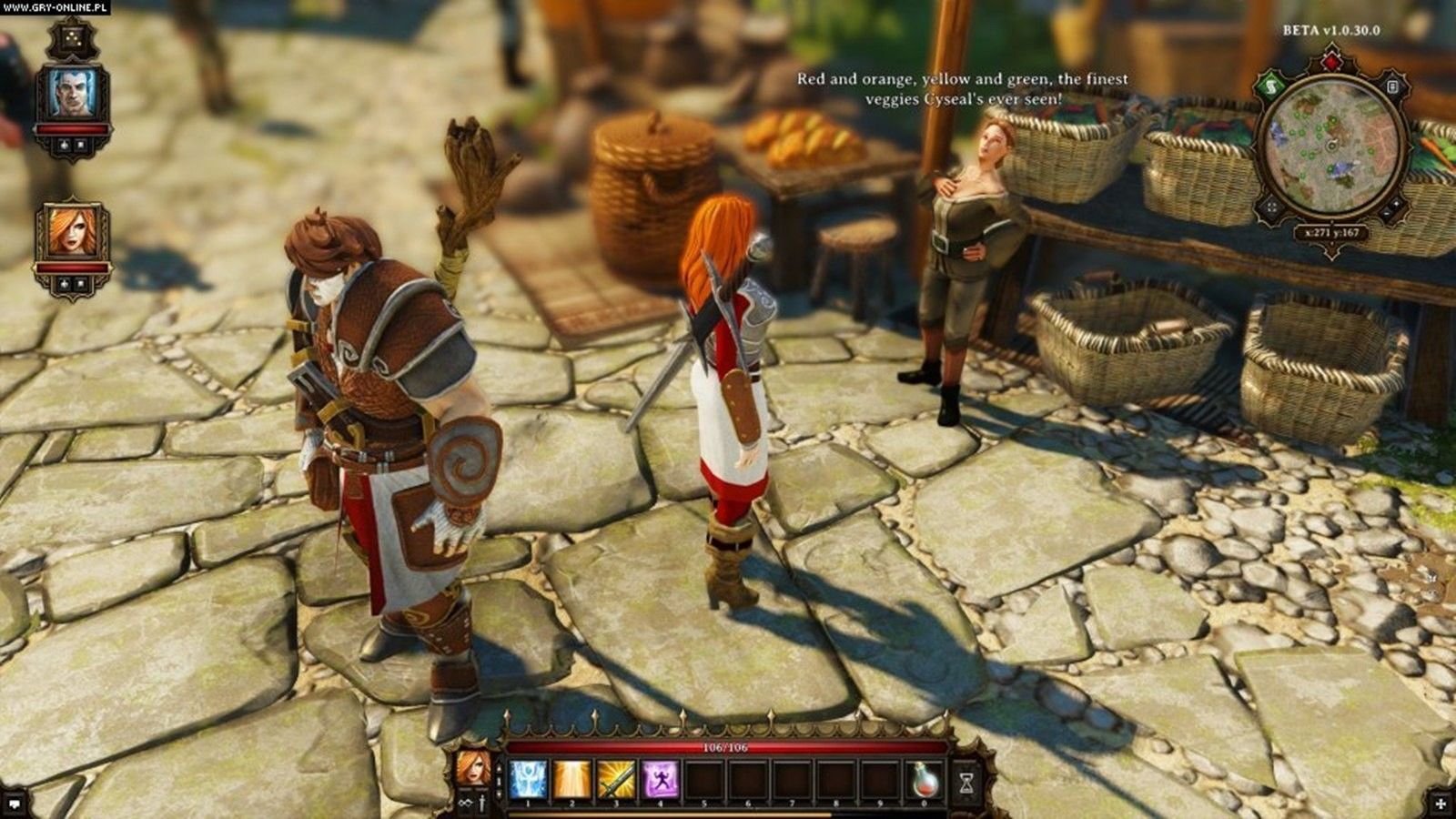Open the journal icon beside the minimap

pyautogui.click(x=1392, y=87)
